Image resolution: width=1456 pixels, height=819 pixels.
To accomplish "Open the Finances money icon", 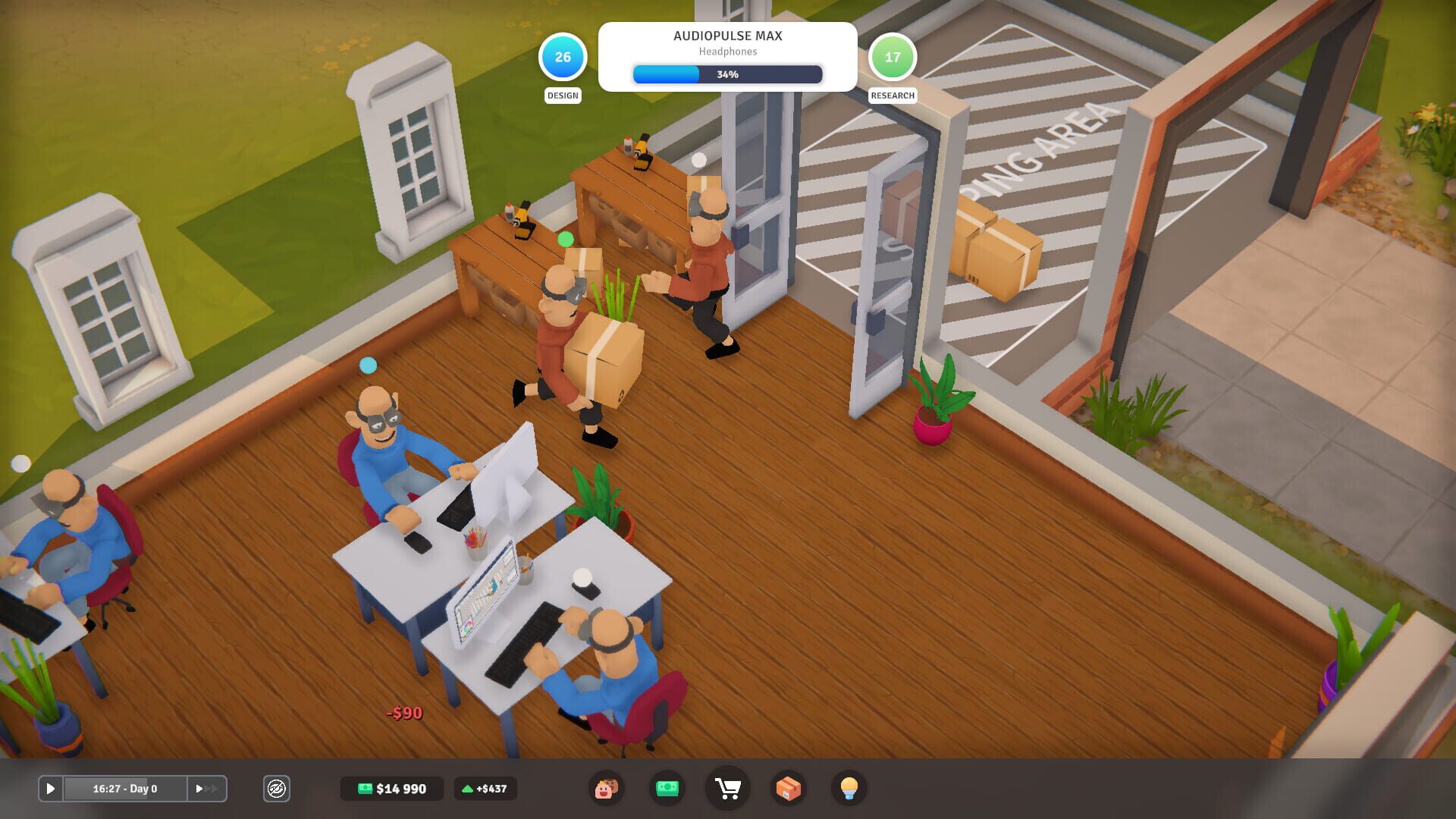I will 667,789.
